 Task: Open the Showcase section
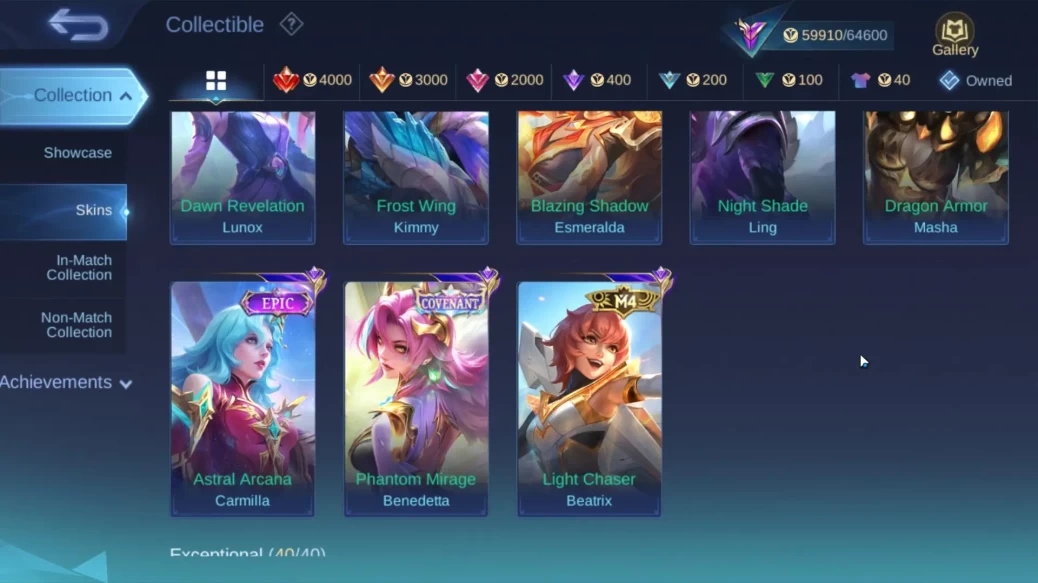pos(77,153)
